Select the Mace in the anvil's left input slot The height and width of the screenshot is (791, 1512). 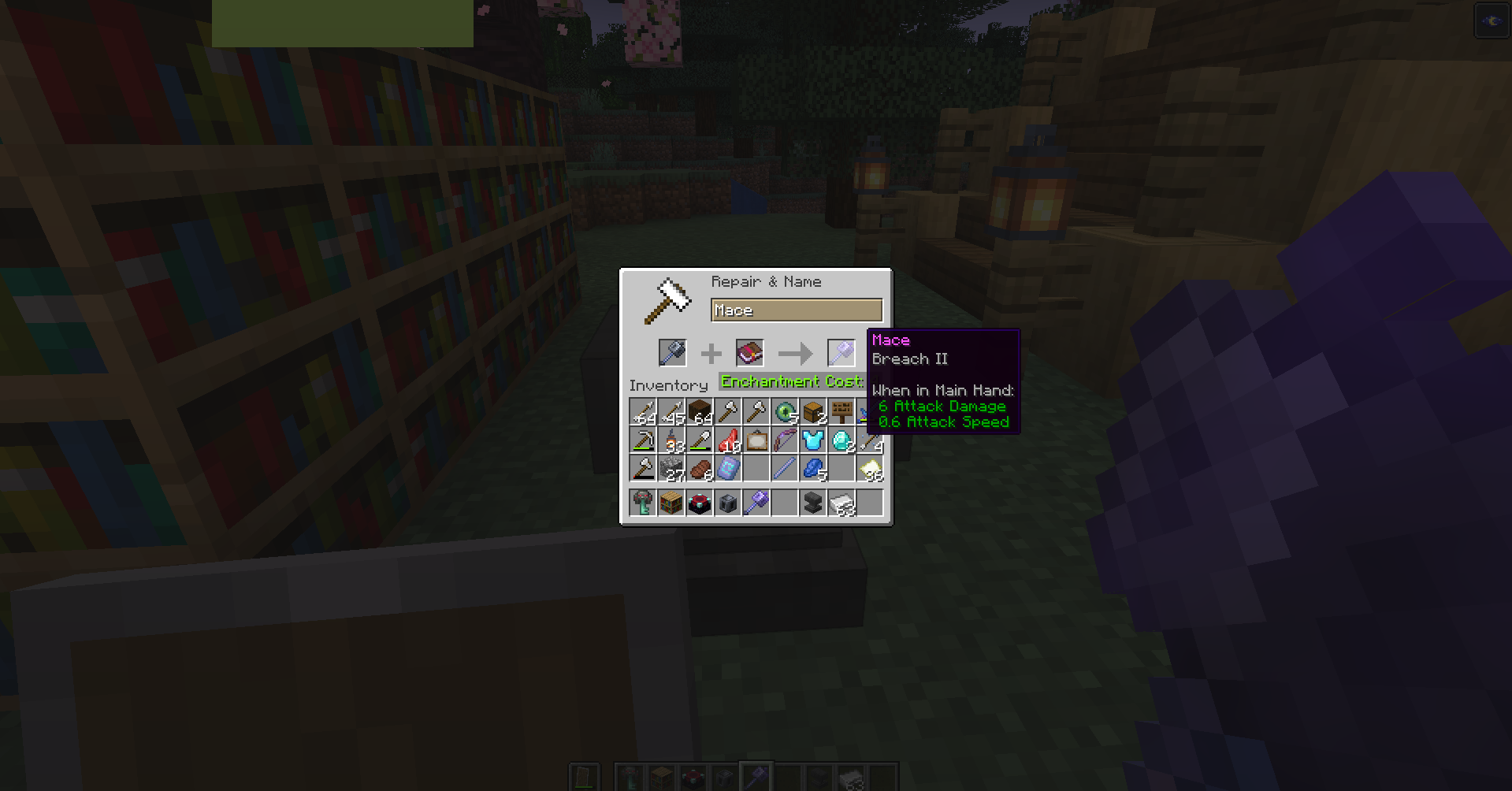(x=671, y=352)
